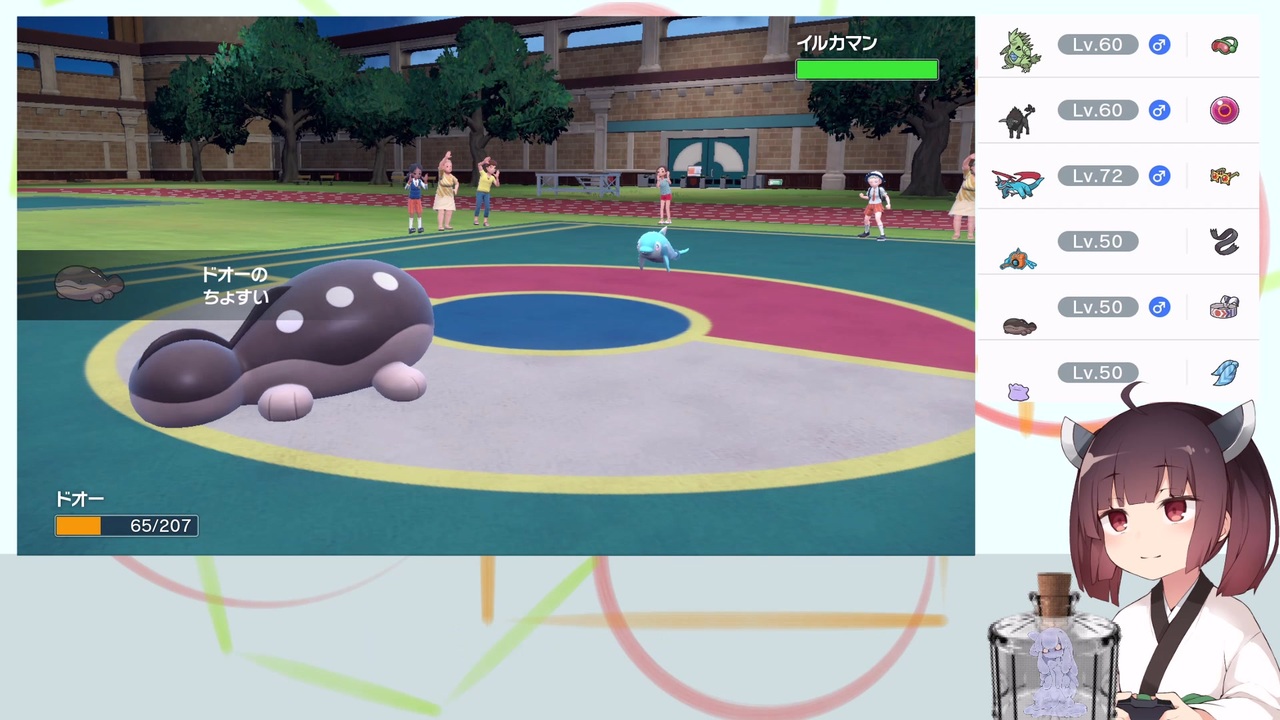
Task: Click the canned food item icon
Action: coord(1224,307)
